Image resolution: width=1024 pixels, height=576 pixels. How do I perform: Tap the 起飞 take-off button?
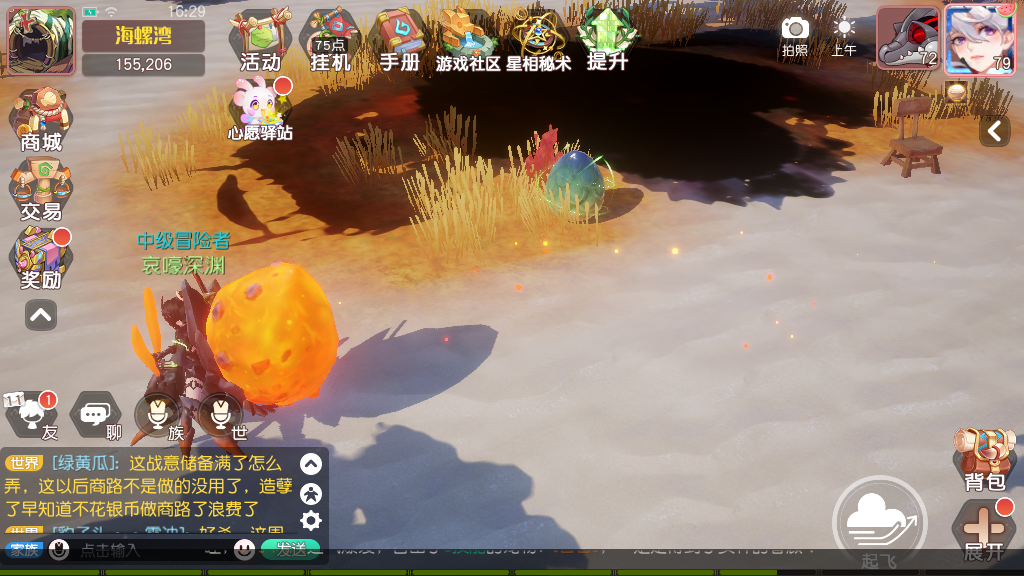pyautogui.click(x=879, y=522)
